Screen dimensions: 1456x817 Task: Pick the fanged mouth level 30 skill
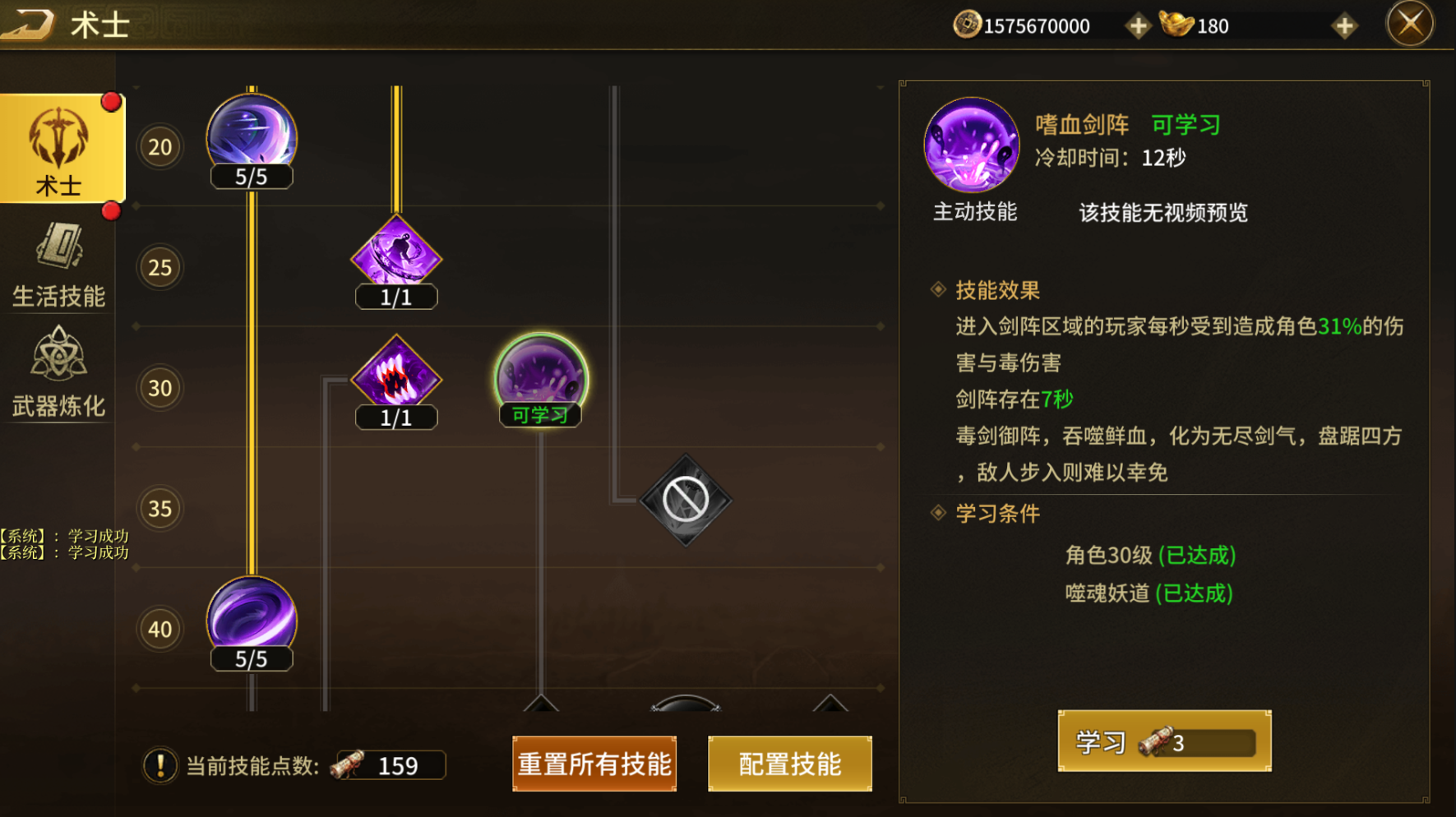click(x=396, y=376)
